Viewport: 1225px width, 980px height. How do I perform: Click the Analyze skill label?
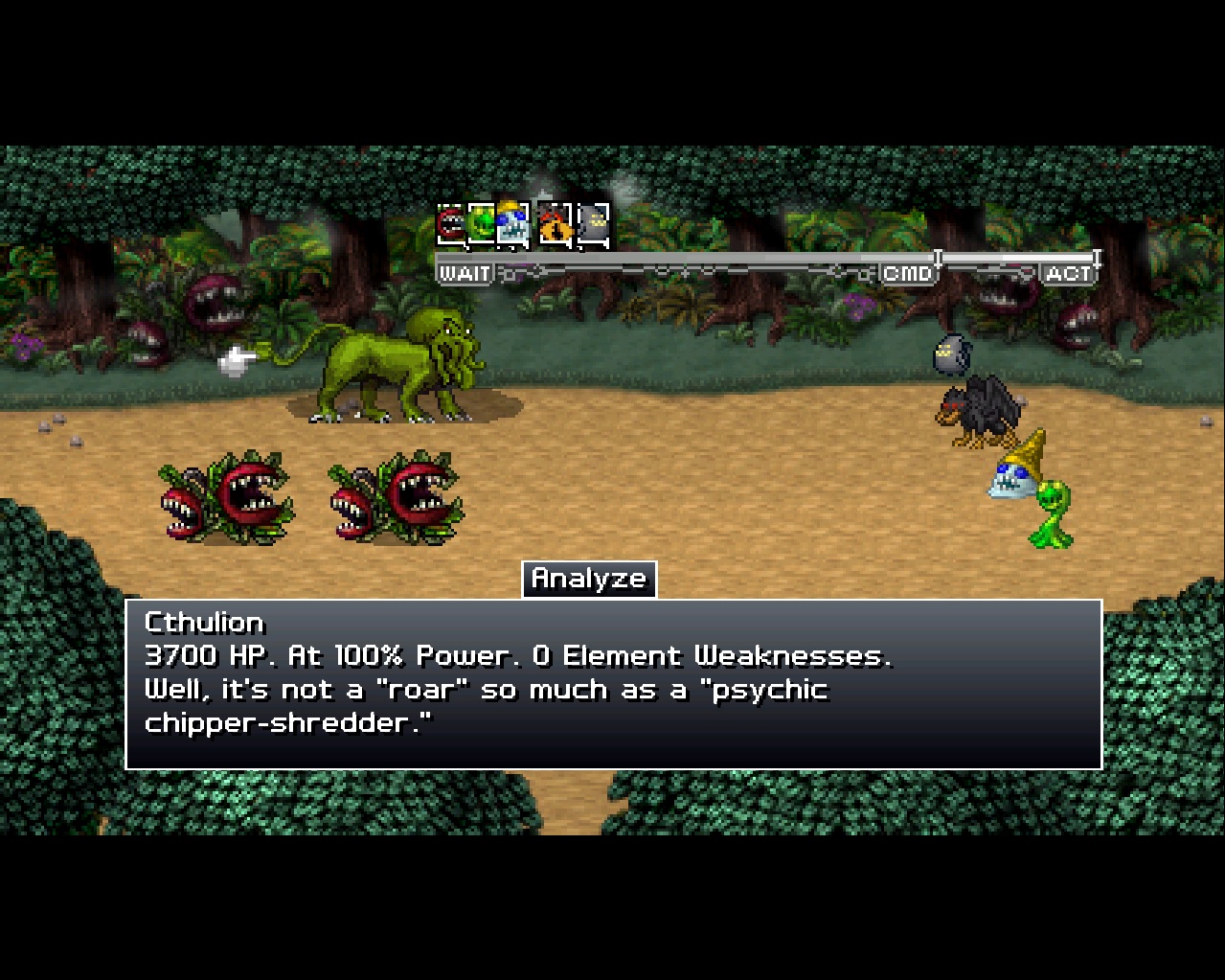(589, 579)
